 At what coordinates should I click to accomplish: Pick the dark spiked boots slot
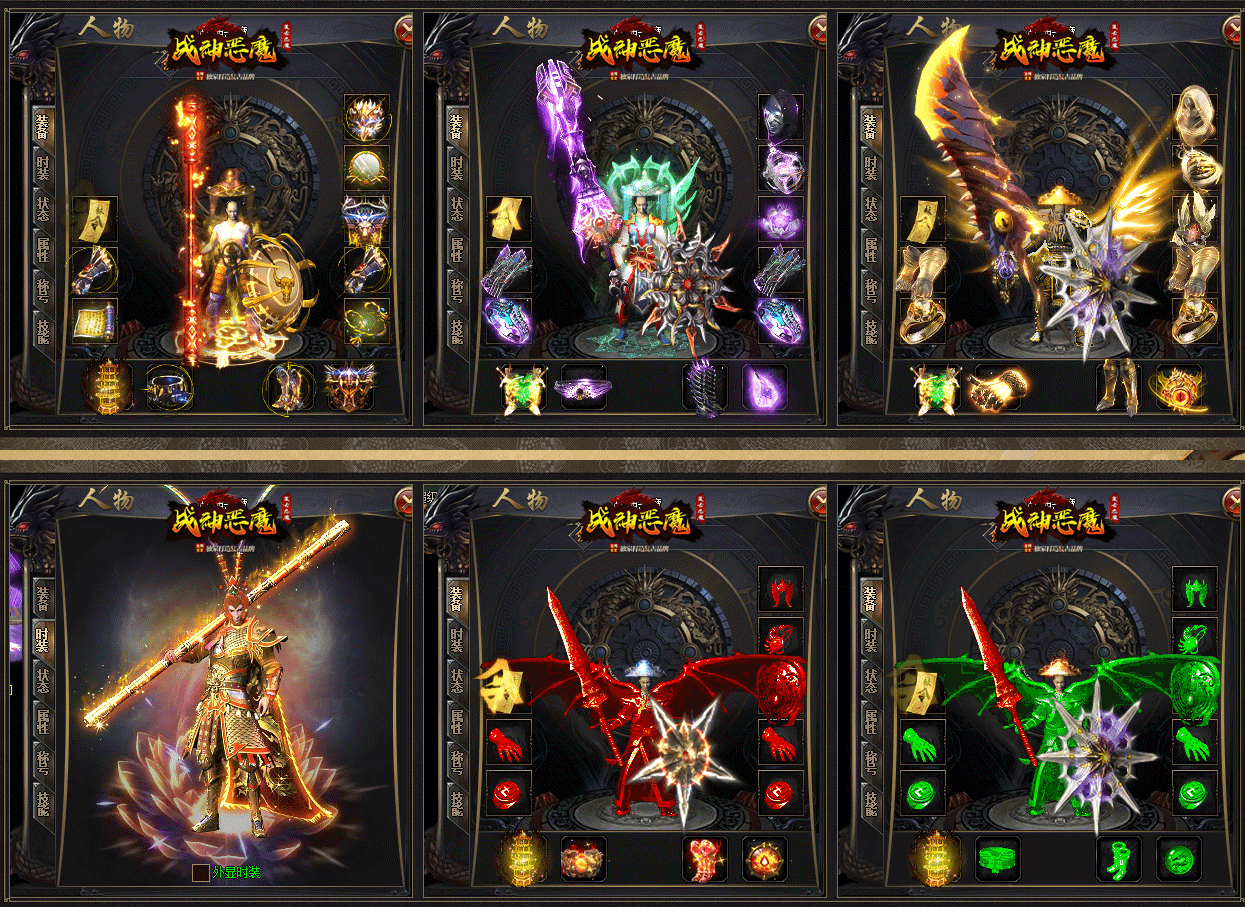click(x=705, y=387)
